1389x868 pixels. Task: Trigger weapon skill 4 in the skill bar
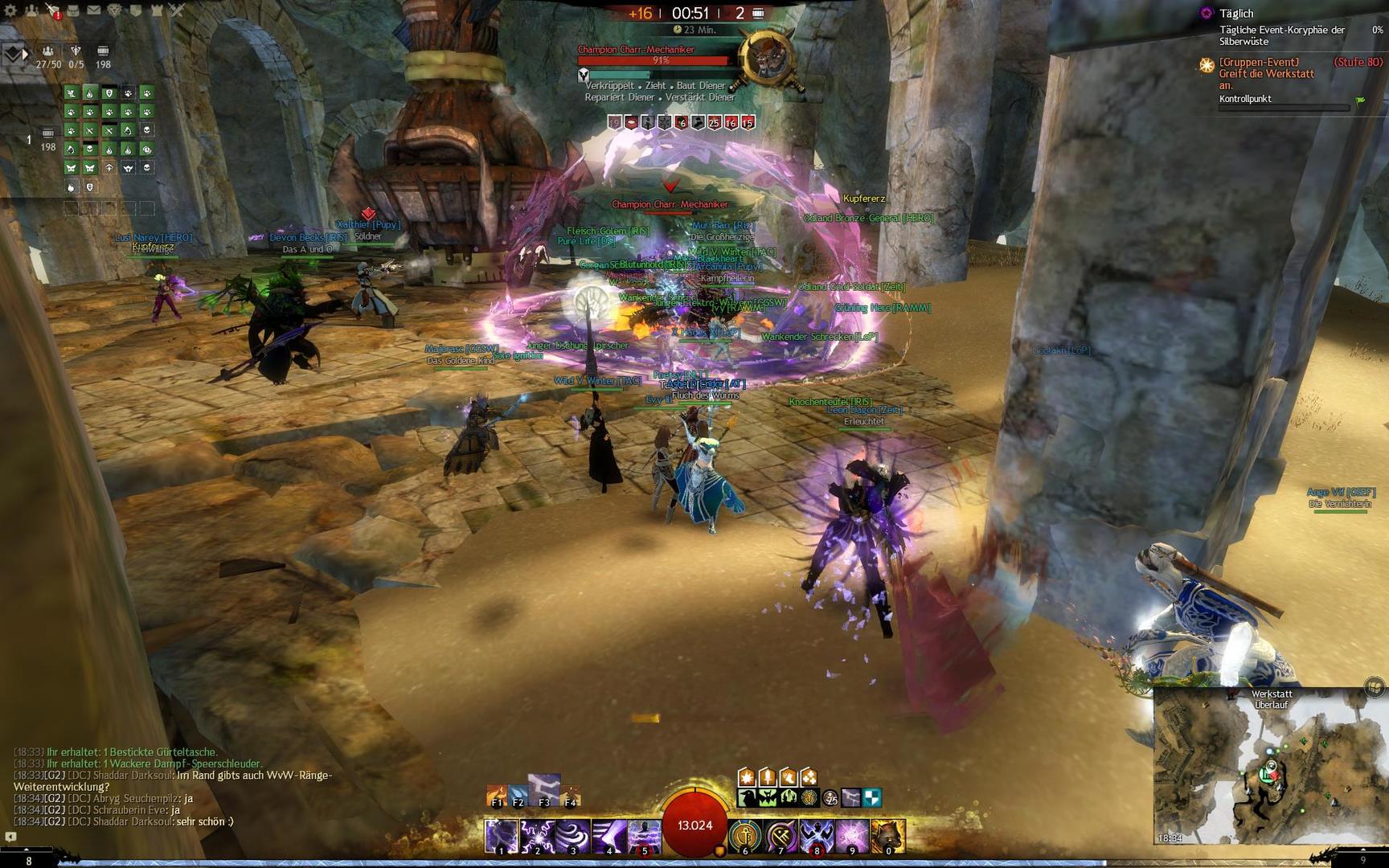pos(608,836)
